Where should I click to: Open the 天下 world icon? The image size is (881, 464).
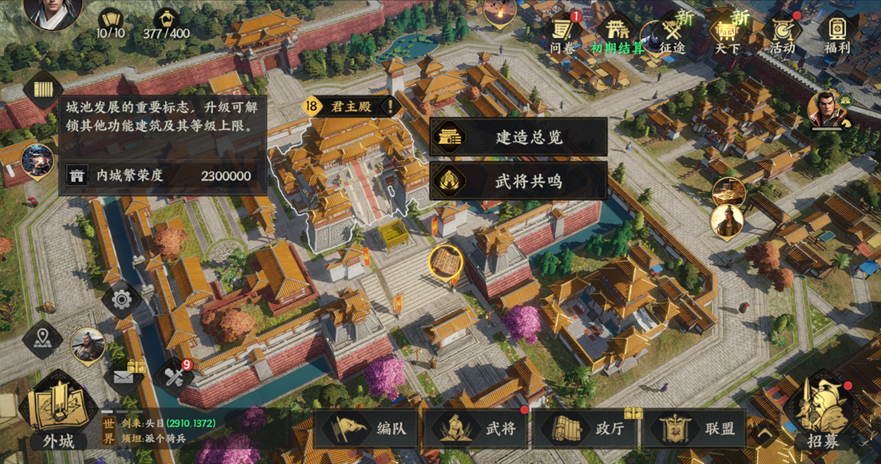click(727, 31)
